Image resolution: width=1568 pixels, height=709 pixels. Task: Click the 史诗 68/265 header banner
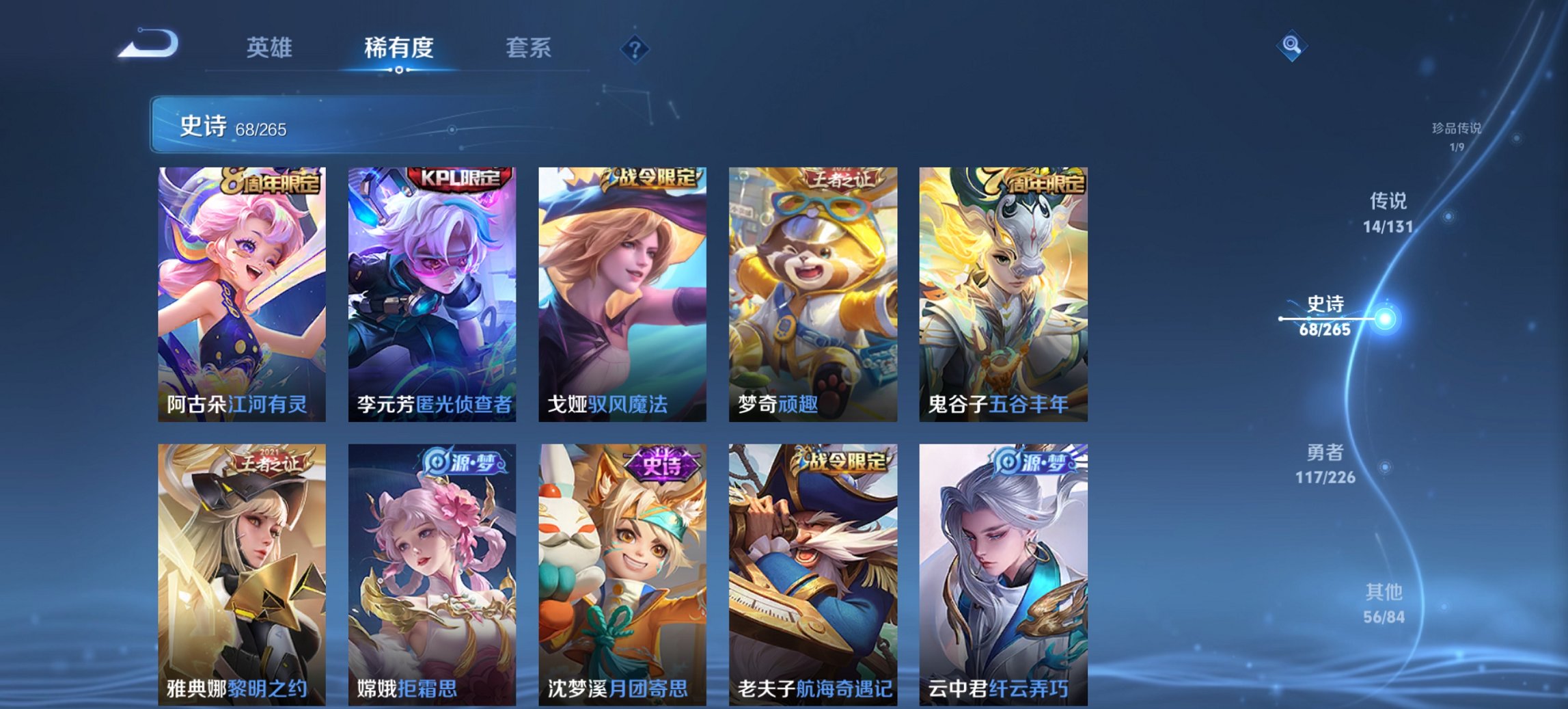click(307, 127)
